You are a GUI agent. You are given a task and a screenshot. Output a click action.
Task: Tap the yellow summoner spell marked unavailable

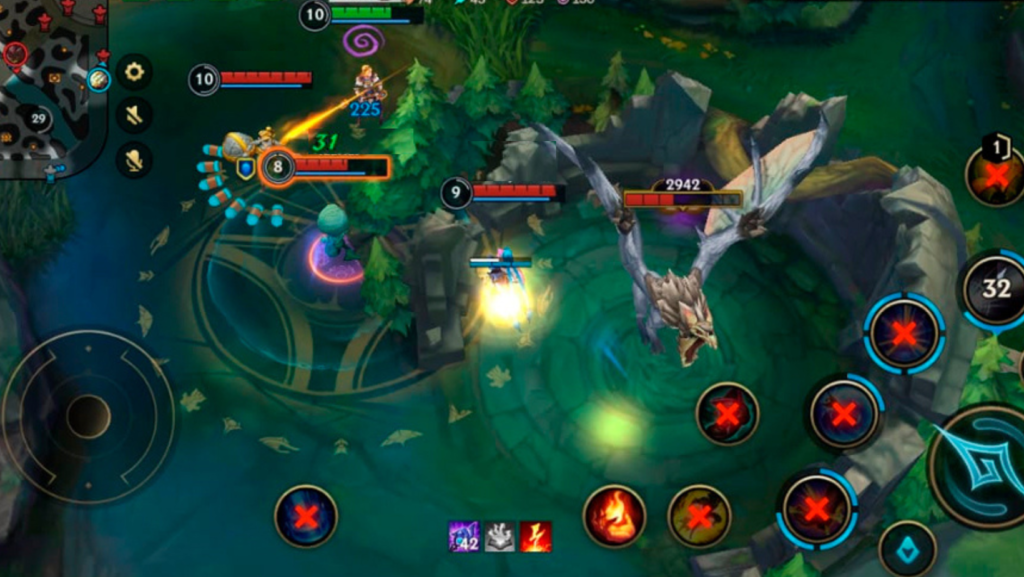click(699, 516)
